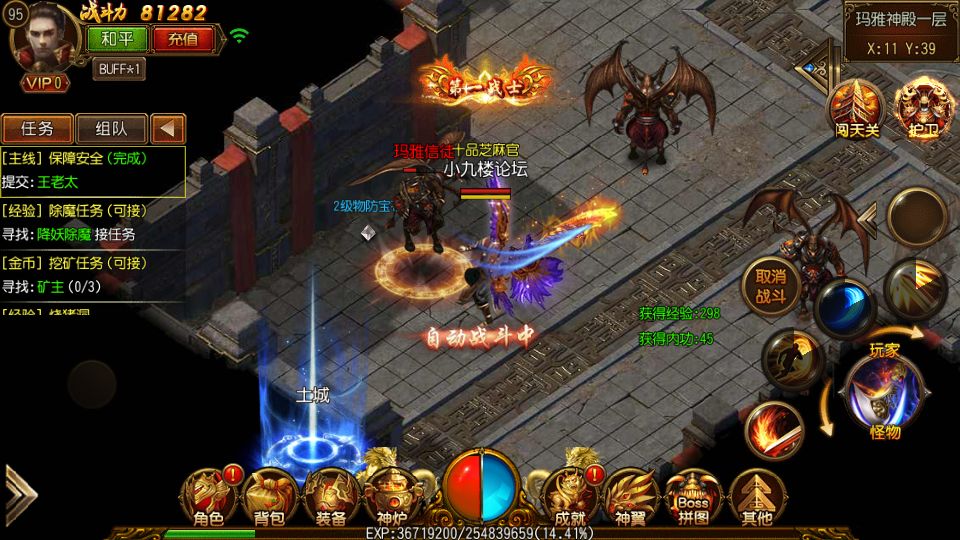This screenshot has width=960, height=540.
Task: Open the 其他 other menu
Action: coord(756,497)
